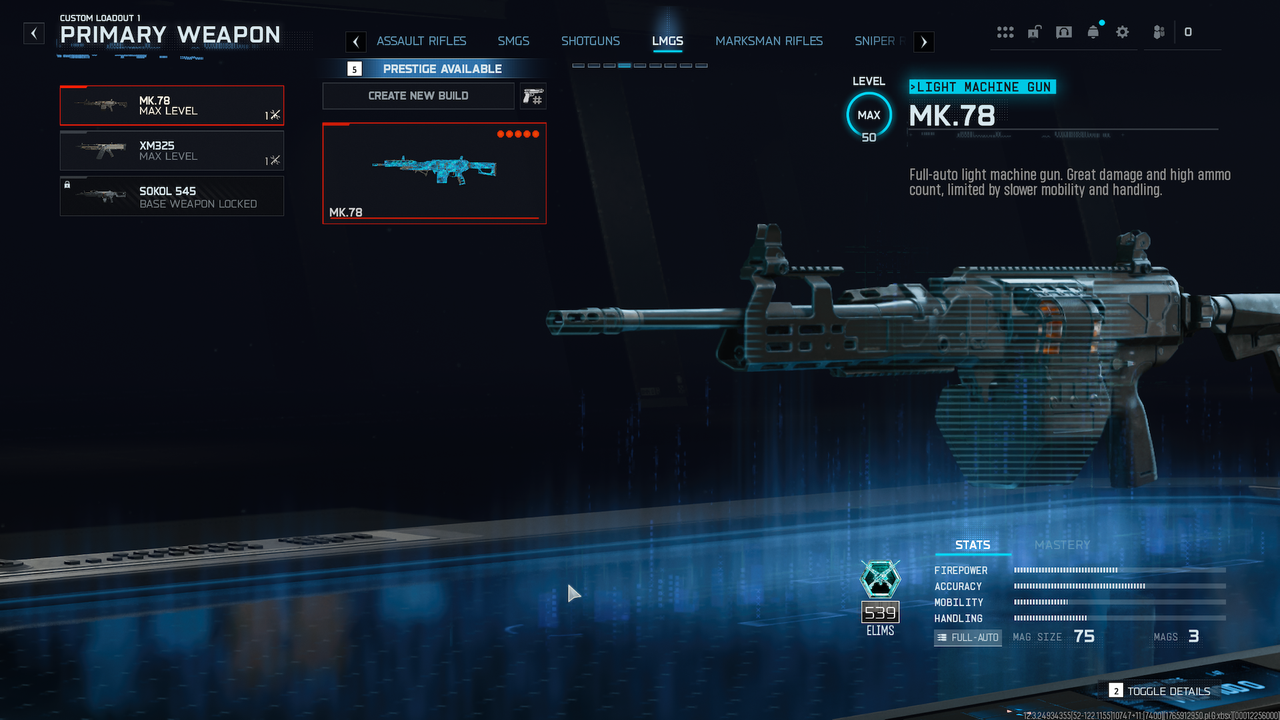This screenshot has width=1280, height=720.
Task: Open the SMGs weapon category
Action: pyautogui.click(x=514, y=41)
